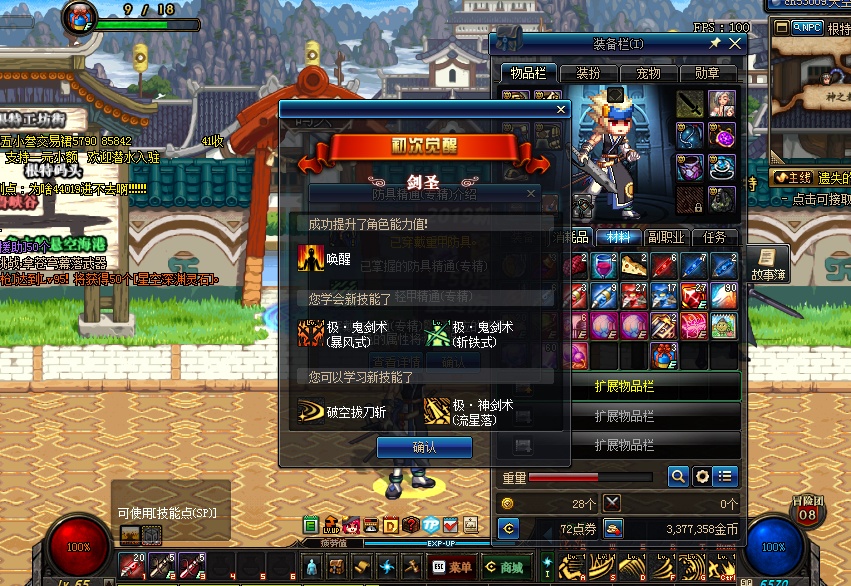This screenshot has height=586, width=851.
Task: Open the ESC 菜单 menu button
Action: coord(452,567)
